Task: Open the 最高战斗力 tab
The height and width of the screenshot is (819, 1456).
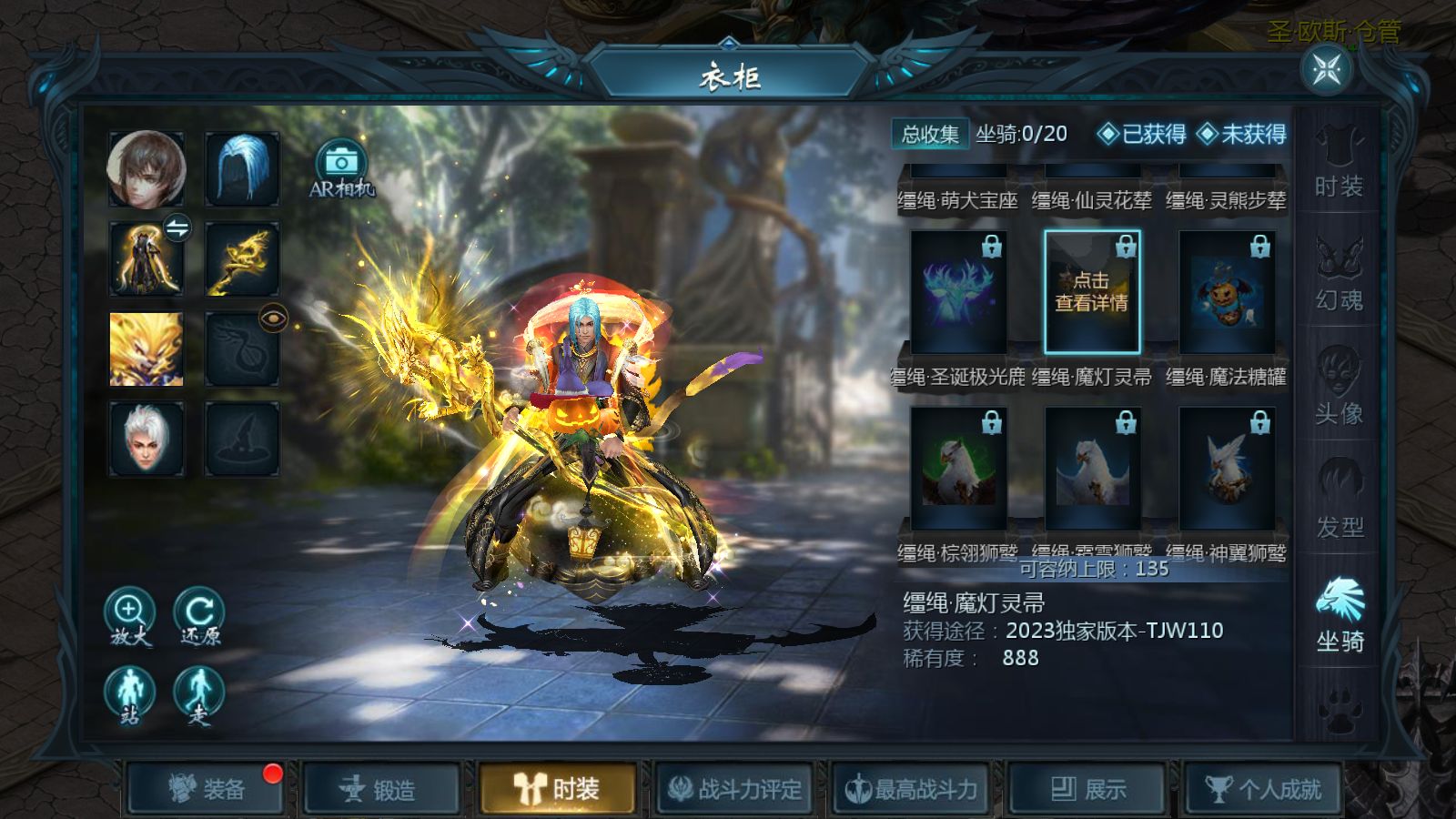Action: point(911,789)
